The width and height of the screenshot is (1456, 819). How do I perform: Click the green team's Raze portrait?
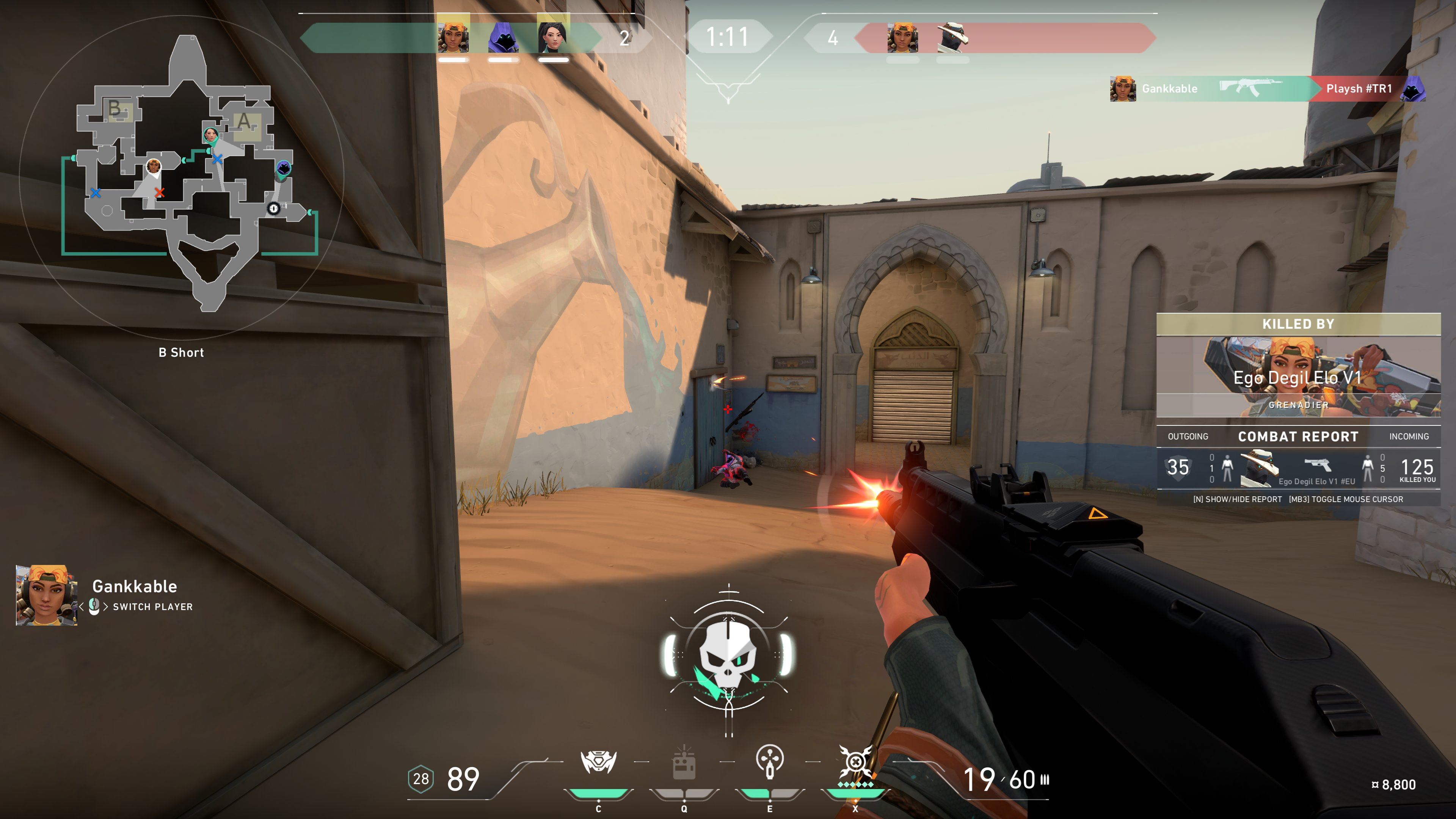(453, 37)
